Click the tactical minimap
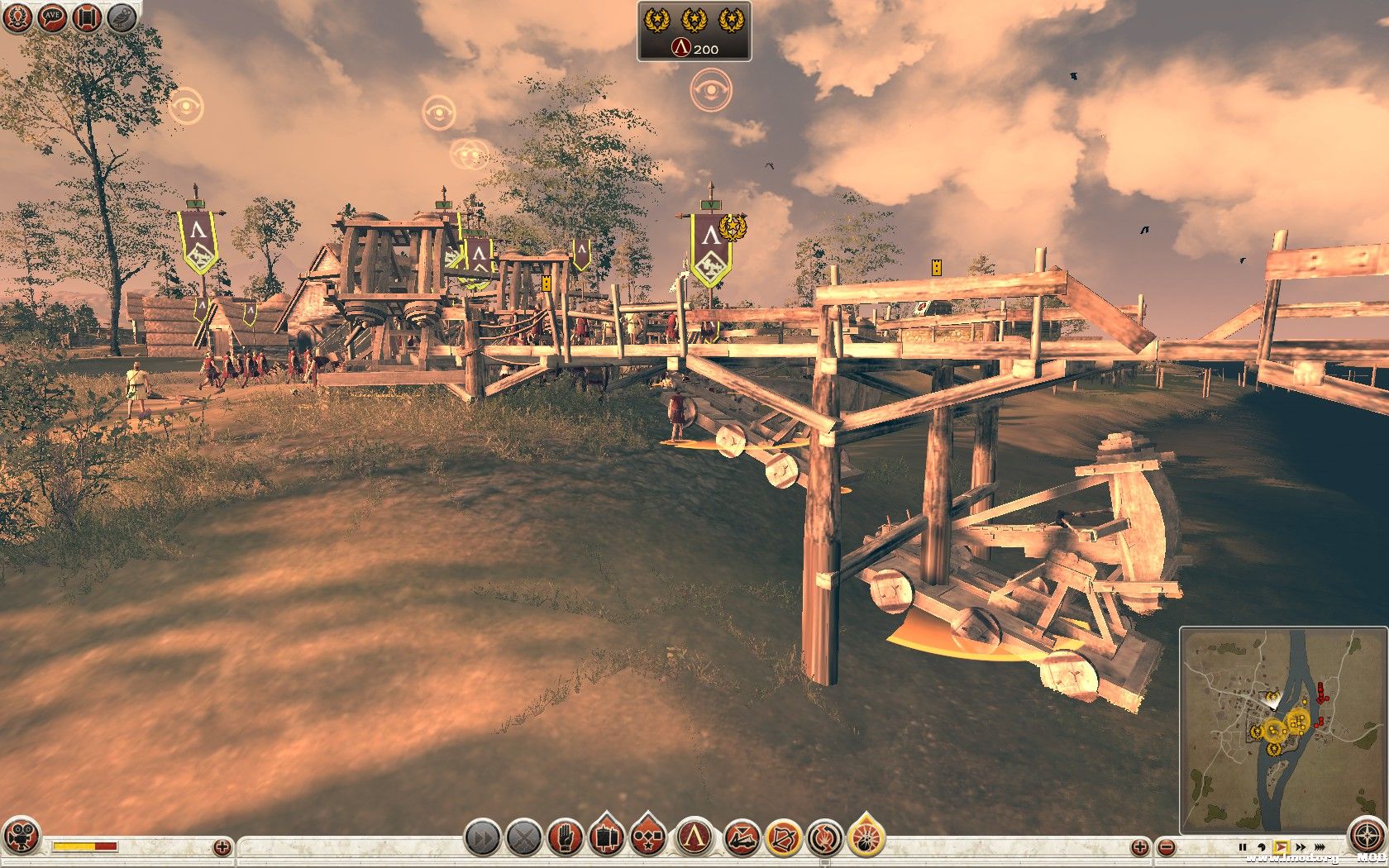1389x868 pixels. click(x=1282, y=730)
